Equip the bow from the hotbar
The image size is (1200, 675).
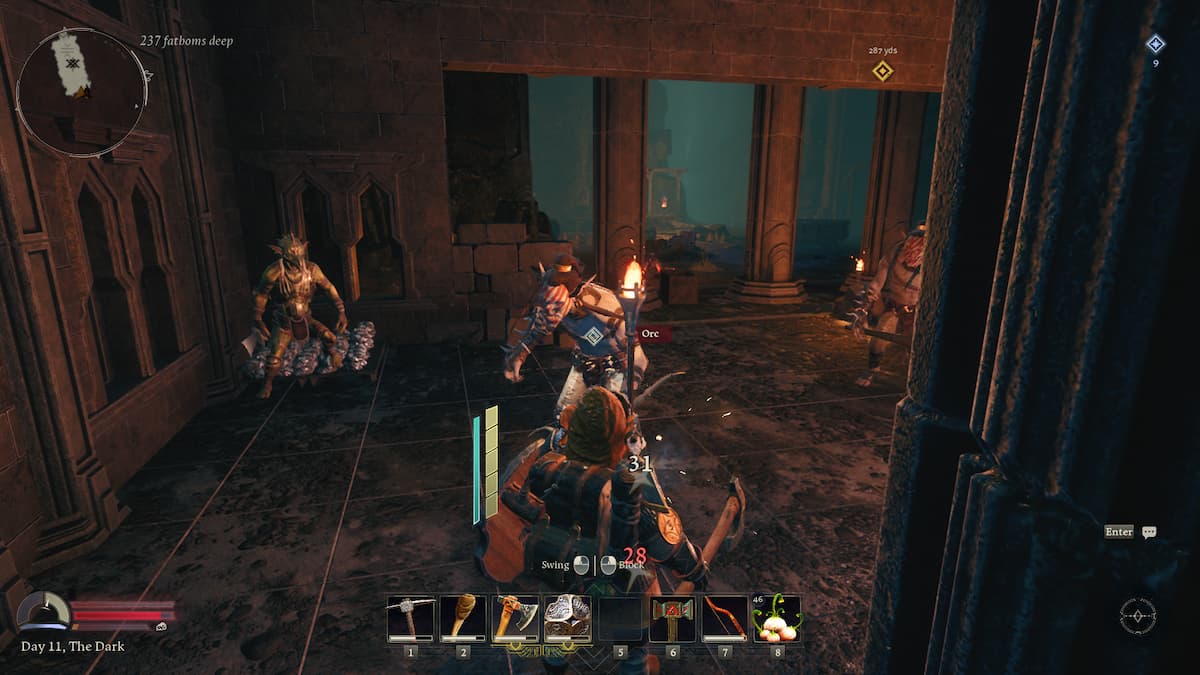coord(724,618)
